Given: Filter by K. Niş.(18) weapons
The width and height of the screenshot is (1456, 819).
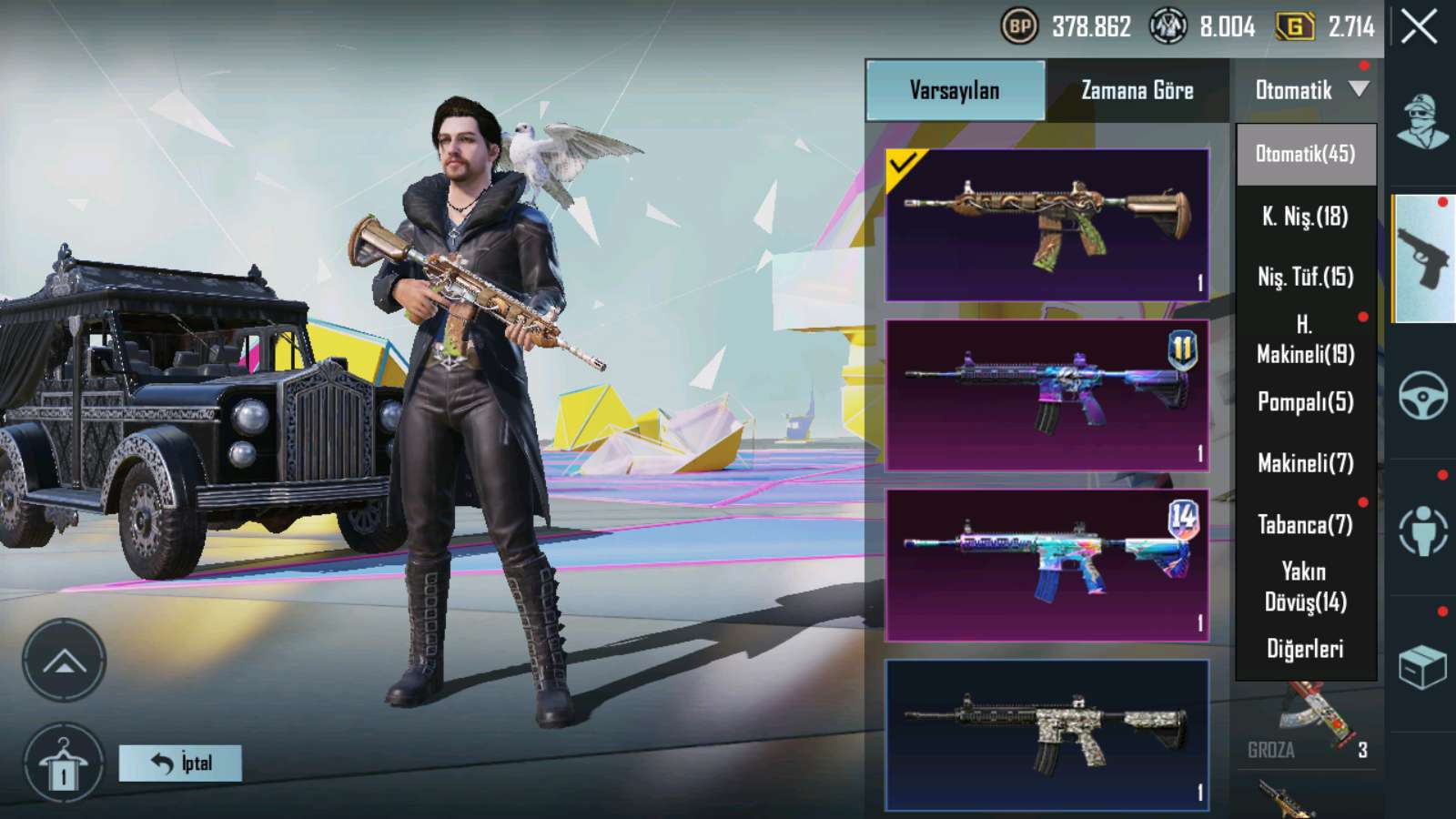Looking at the screenshot, I should click(1305, 217).
